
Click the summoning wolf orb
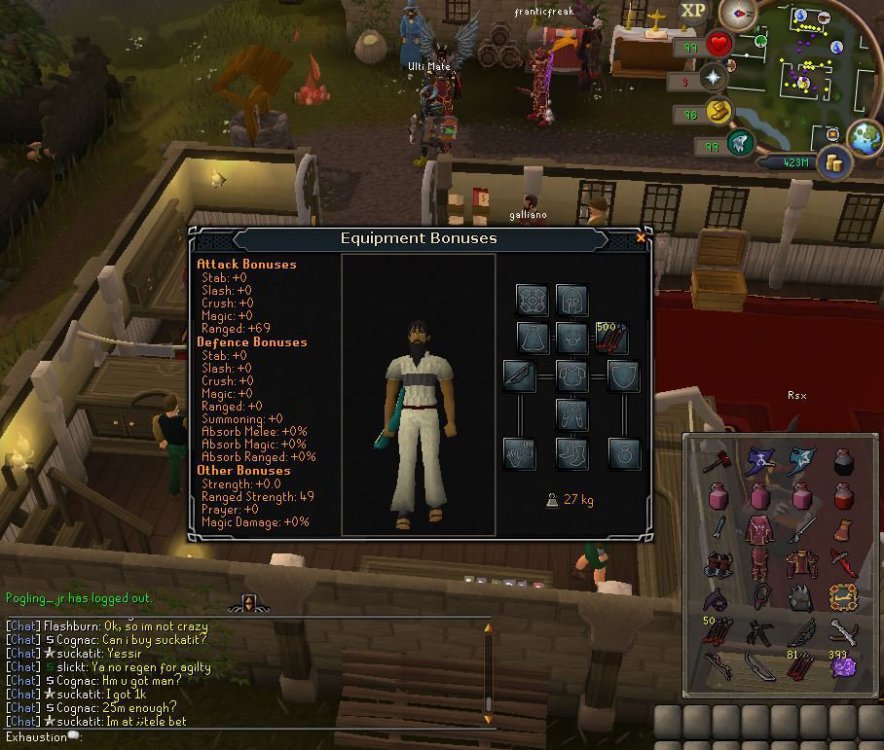pos(740,145)
